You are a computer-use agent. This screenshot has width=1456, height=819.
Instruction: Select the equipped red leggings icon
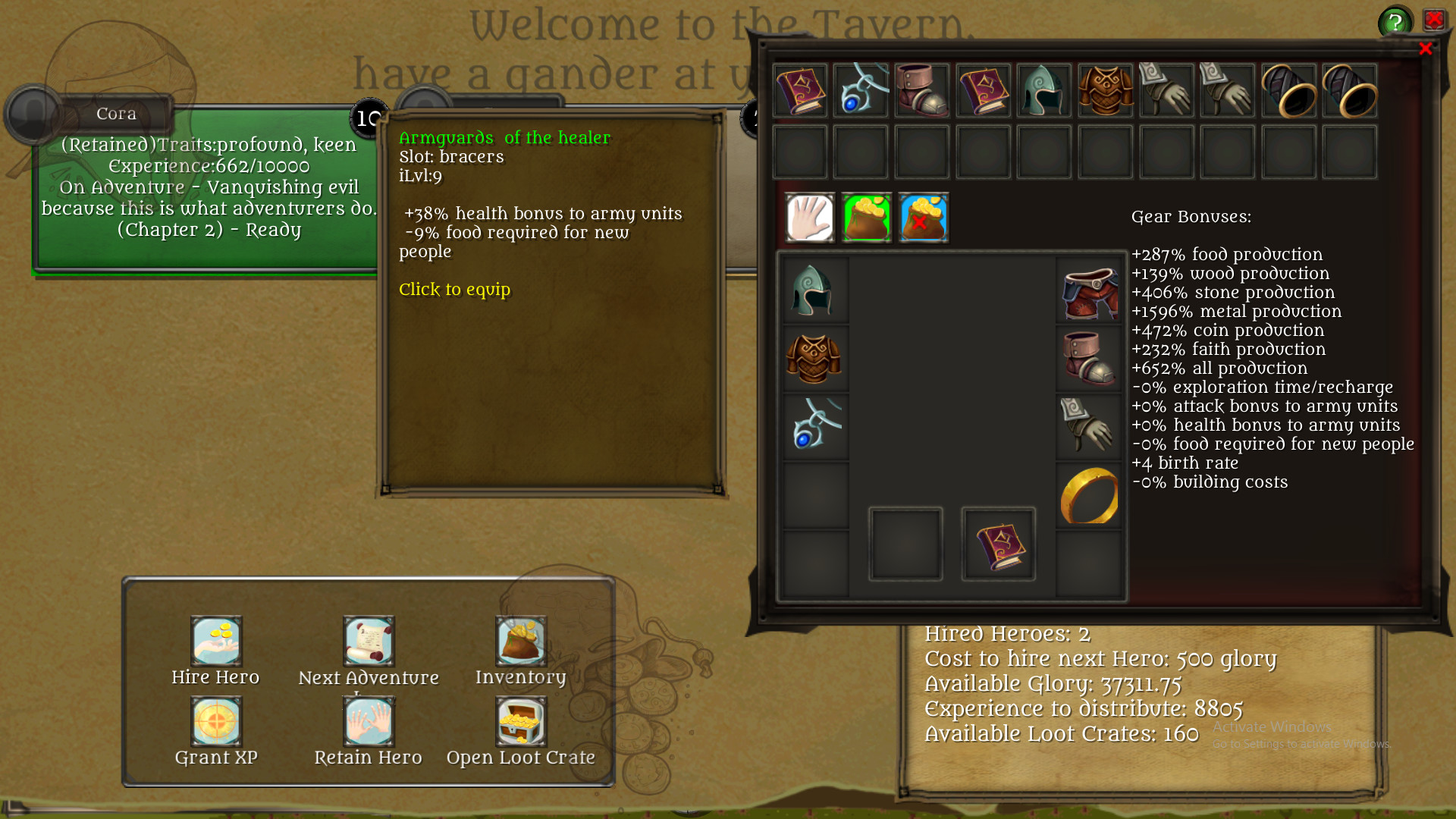pyautogui.click(x=1090, y=290)
